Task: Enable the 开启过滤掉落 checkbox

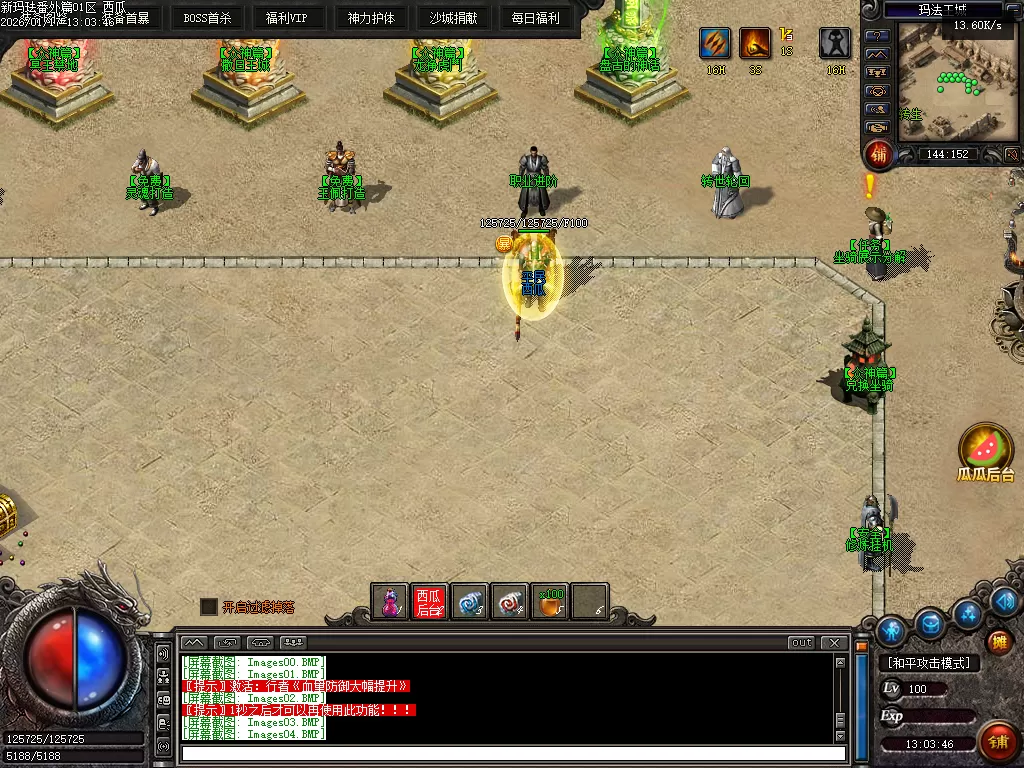Action: coord(208,606)
